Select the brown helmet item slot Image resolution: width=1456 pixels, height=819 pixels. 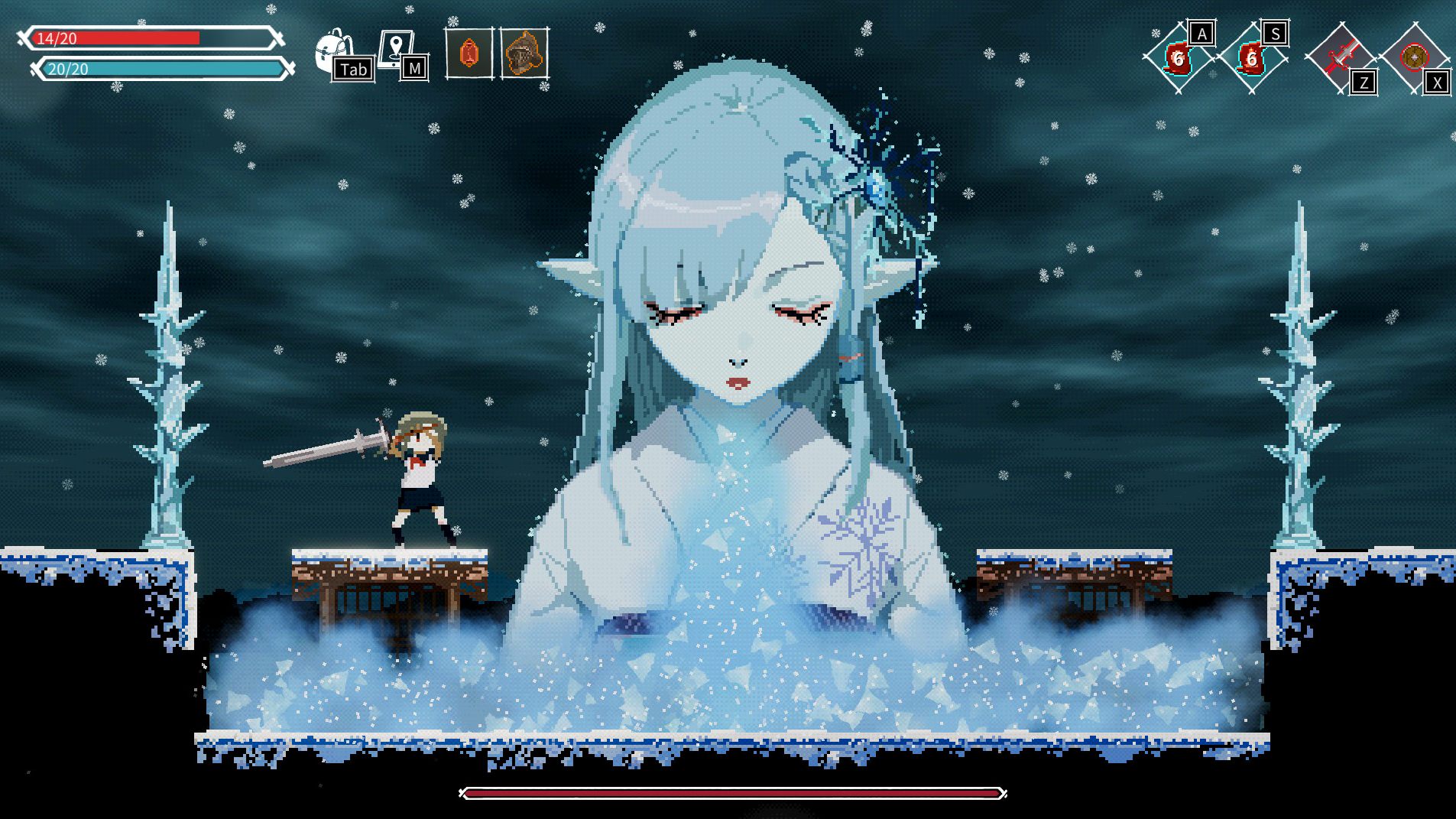tap(524, 54)
